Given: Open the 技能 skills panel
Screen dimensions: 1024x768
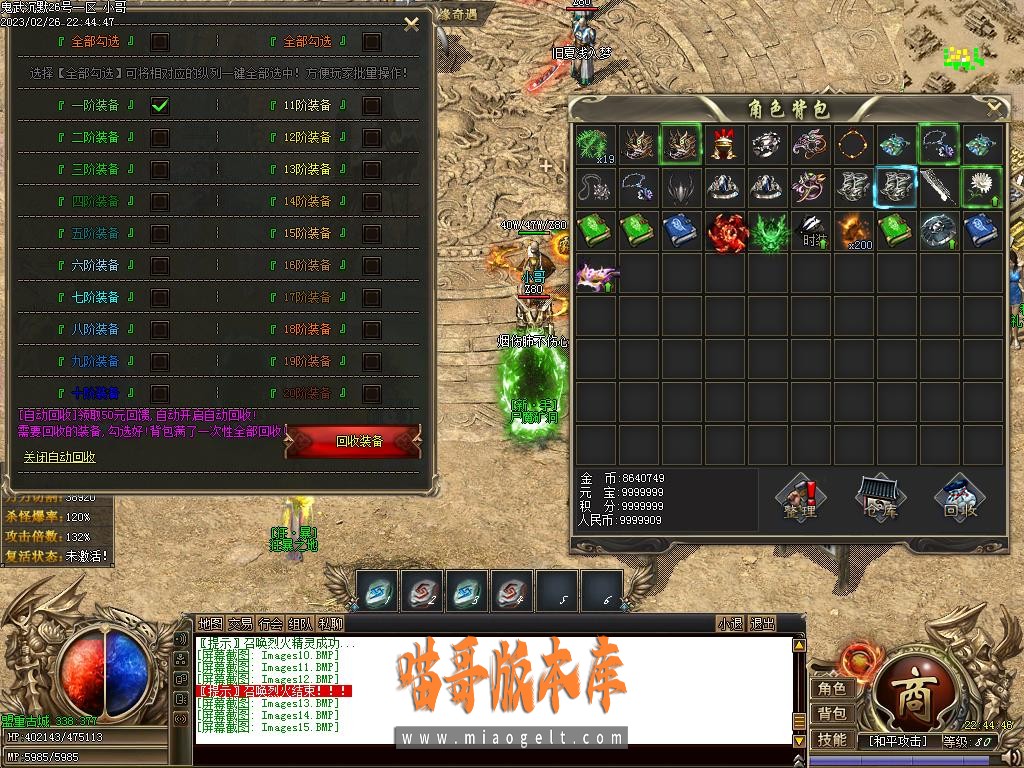Looking at the screenshot, I should tap(832, 739).
